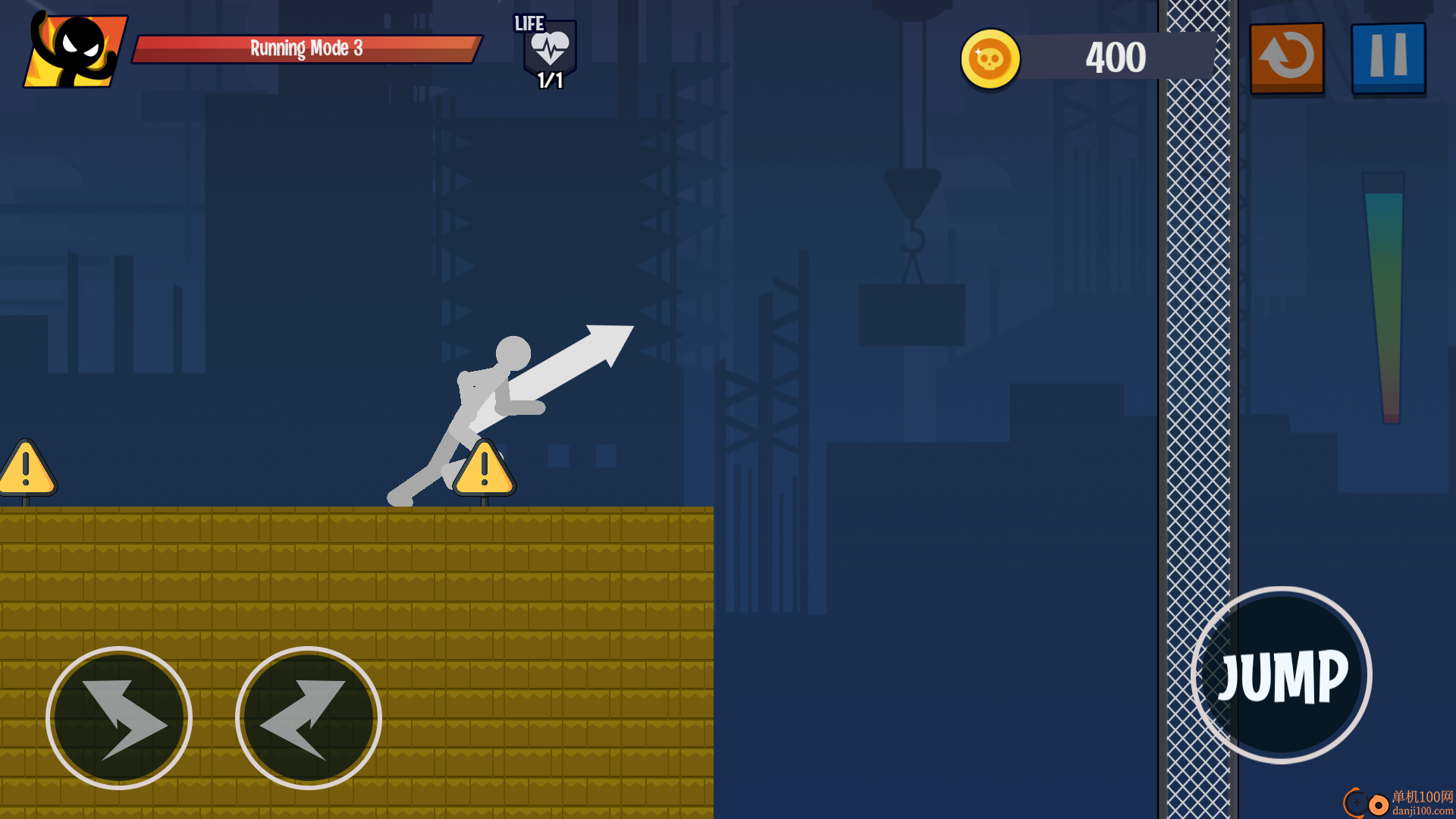The height and width of the screenshot is (819, 1456).
Task: Select the gold skull coin icon
Action: point(990,58)
